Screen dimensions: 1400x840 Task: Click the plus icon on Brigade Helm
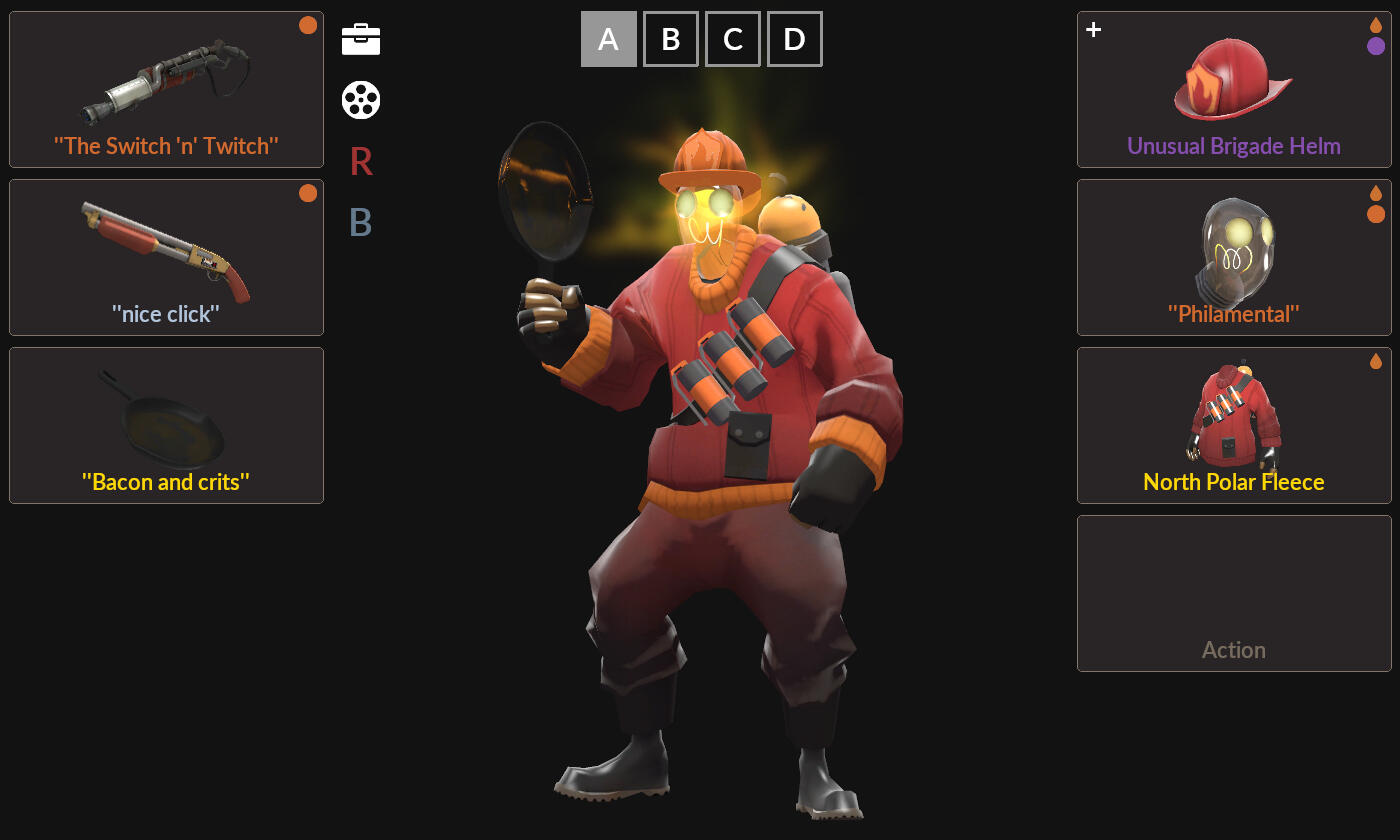coord(1094,30)
